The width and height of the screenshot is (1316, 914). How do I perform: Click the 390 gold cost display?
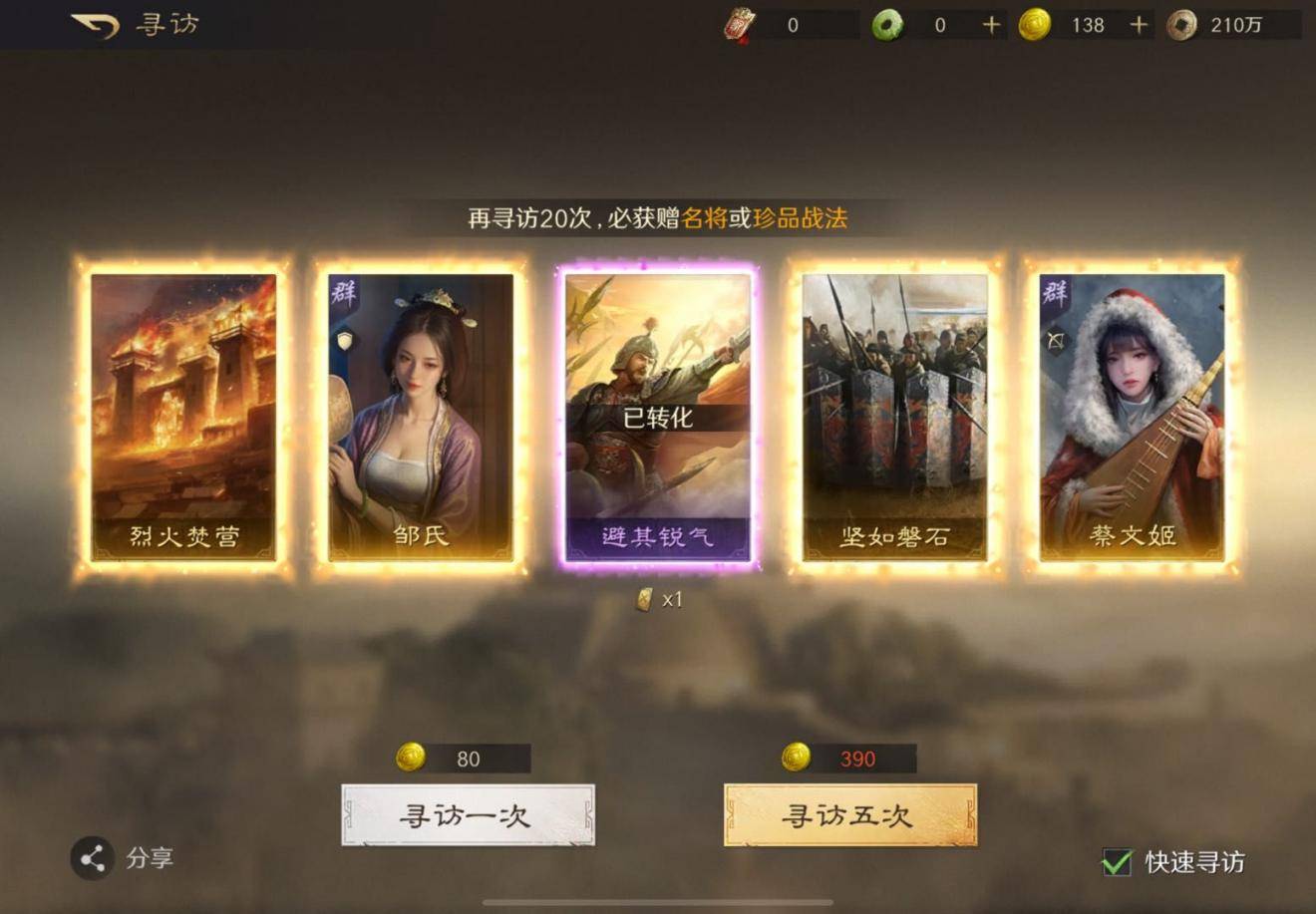[846, 758]
